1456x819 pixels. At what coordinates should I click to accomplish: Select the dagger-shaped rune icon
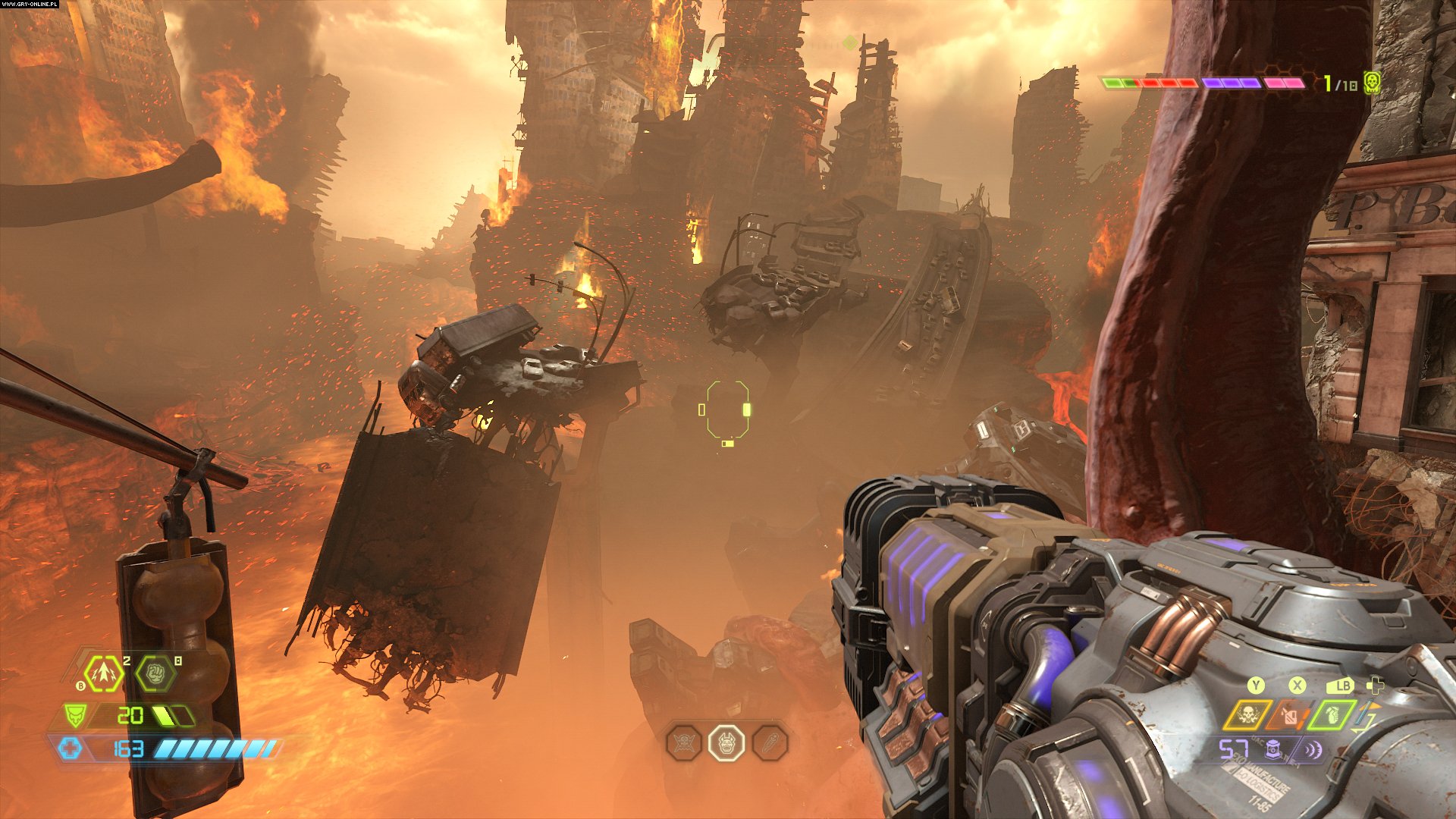(770, 743)
